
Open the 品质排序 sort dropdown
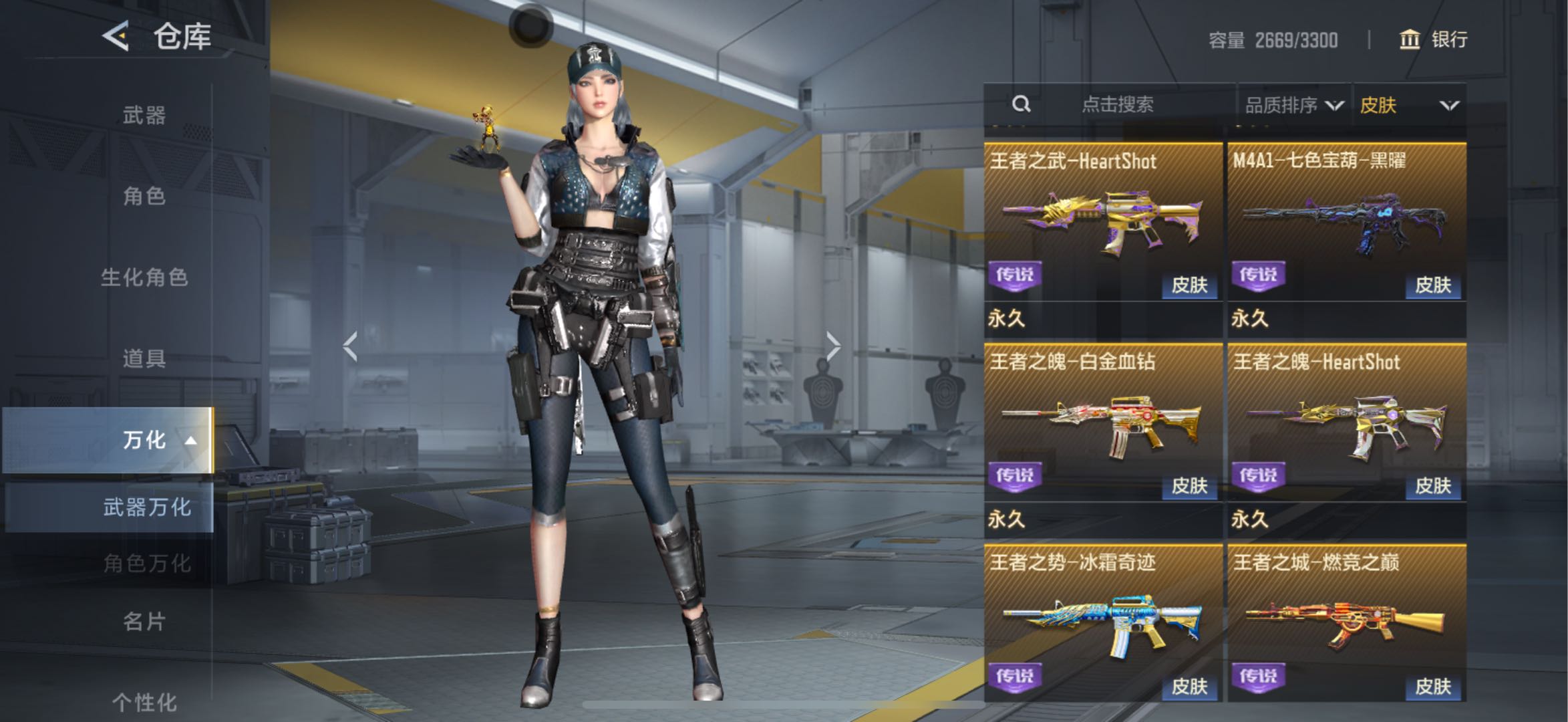(x=1293, y=105)
